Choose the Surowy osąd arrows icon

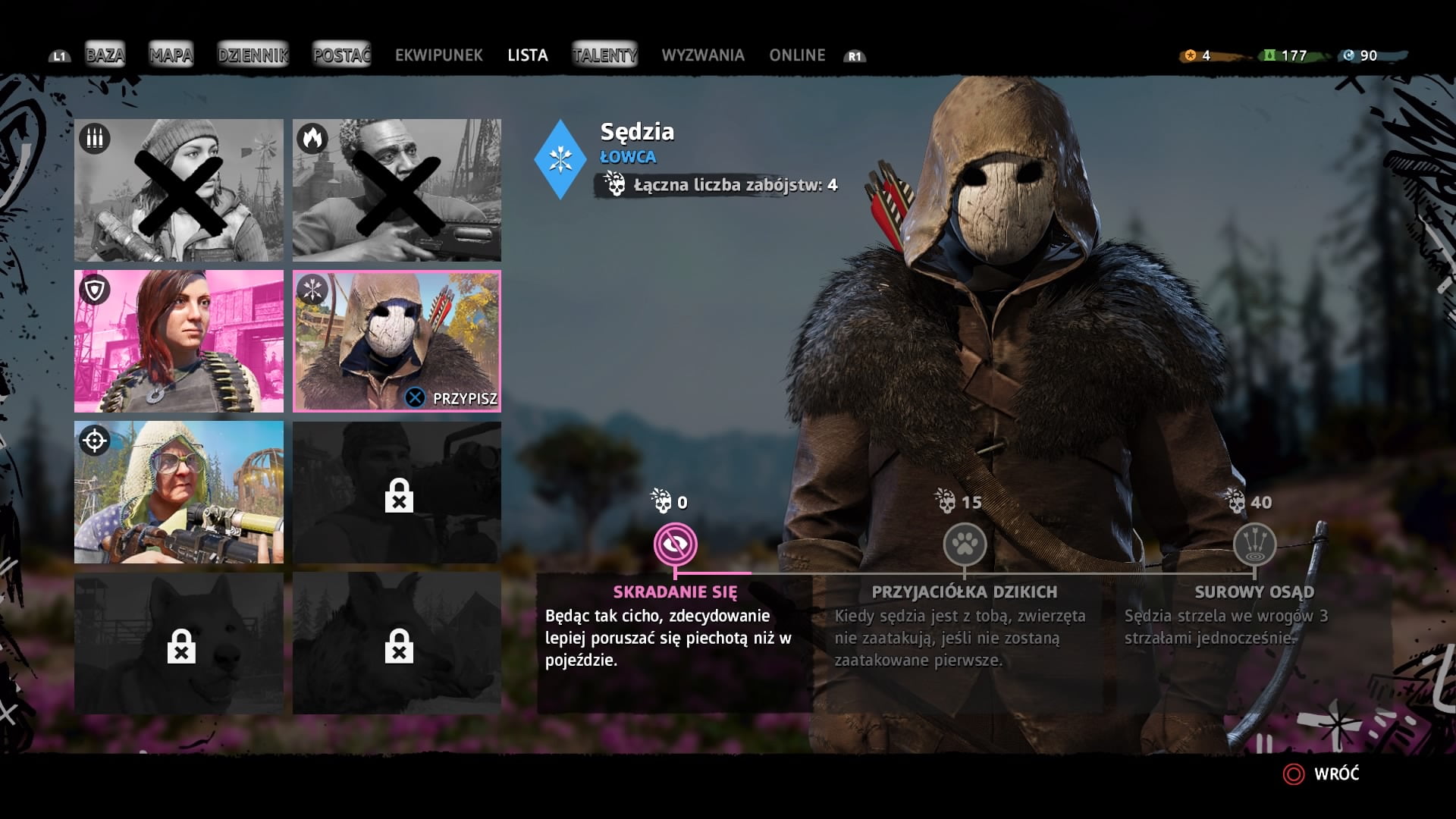(x=1254, y=544)
